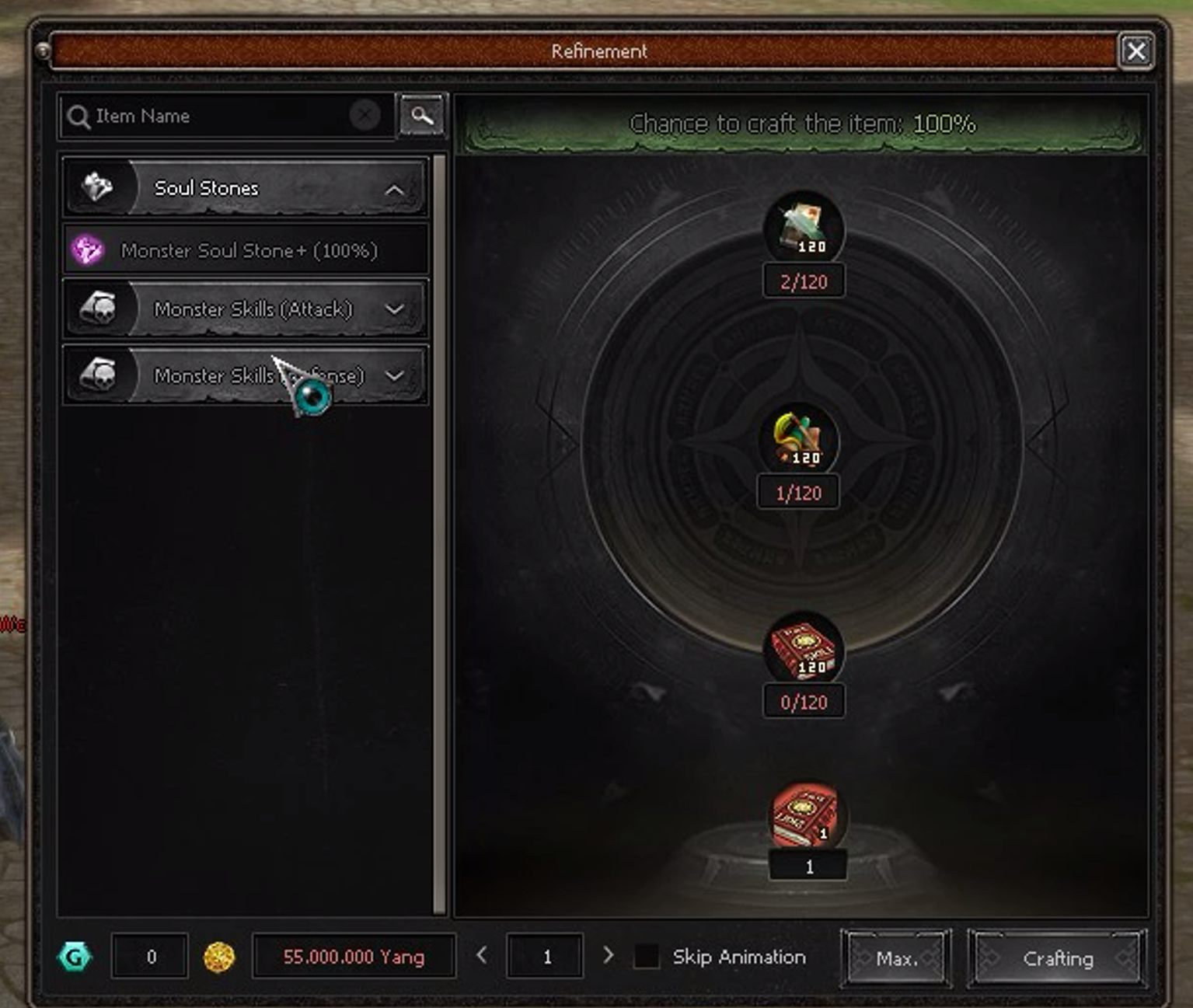The width and height of the screenshot is (1193, 1008).
Task: Click the crafting quantity number field
Action: click(546, 957)
